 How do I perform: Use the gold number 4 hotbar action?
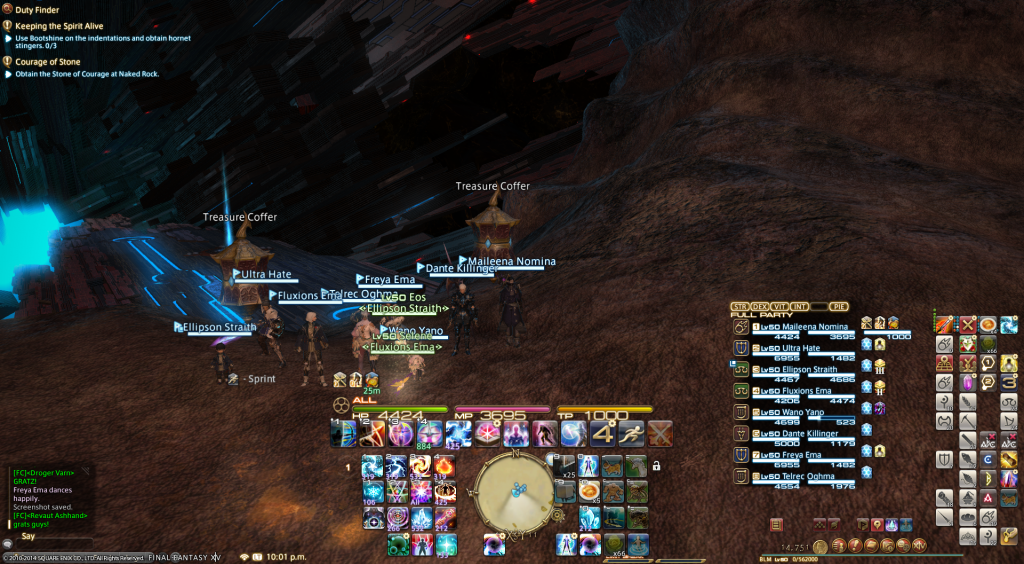tap(603, 433)
